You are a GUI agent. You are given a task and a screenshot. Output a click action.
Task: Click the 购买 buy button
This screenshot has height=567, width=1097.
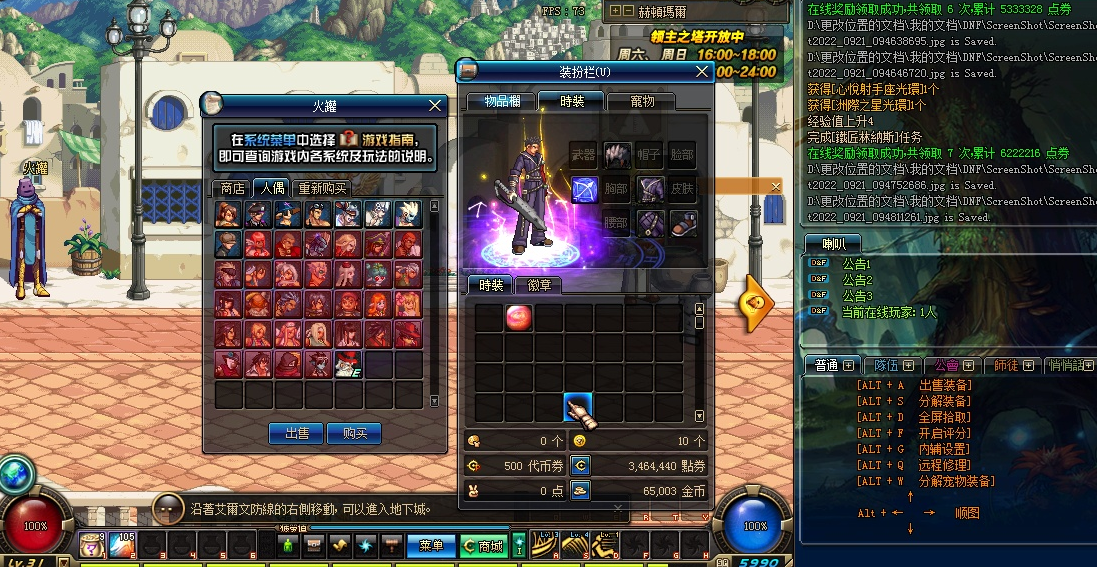(x=354, y=433)
